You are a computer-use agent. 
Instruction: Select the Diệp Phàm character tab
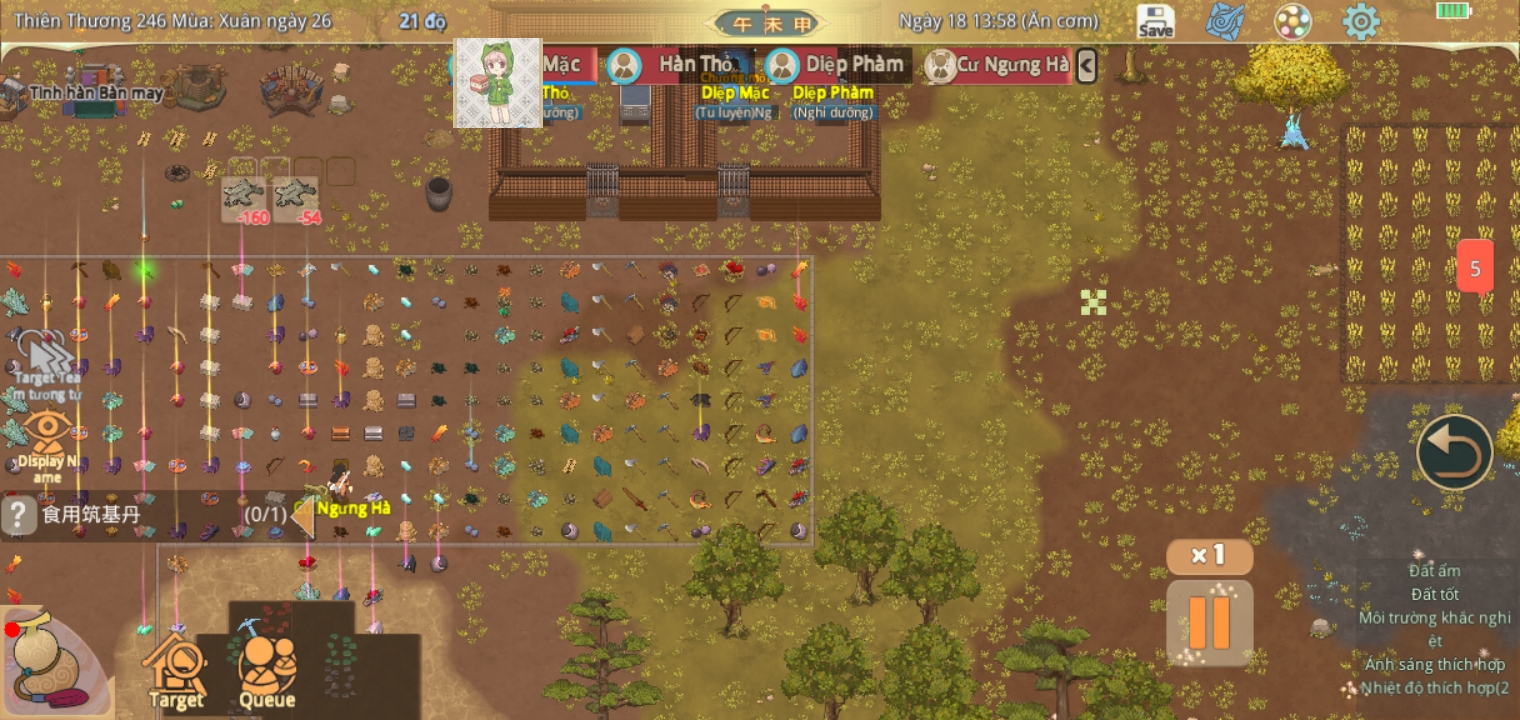834,66
